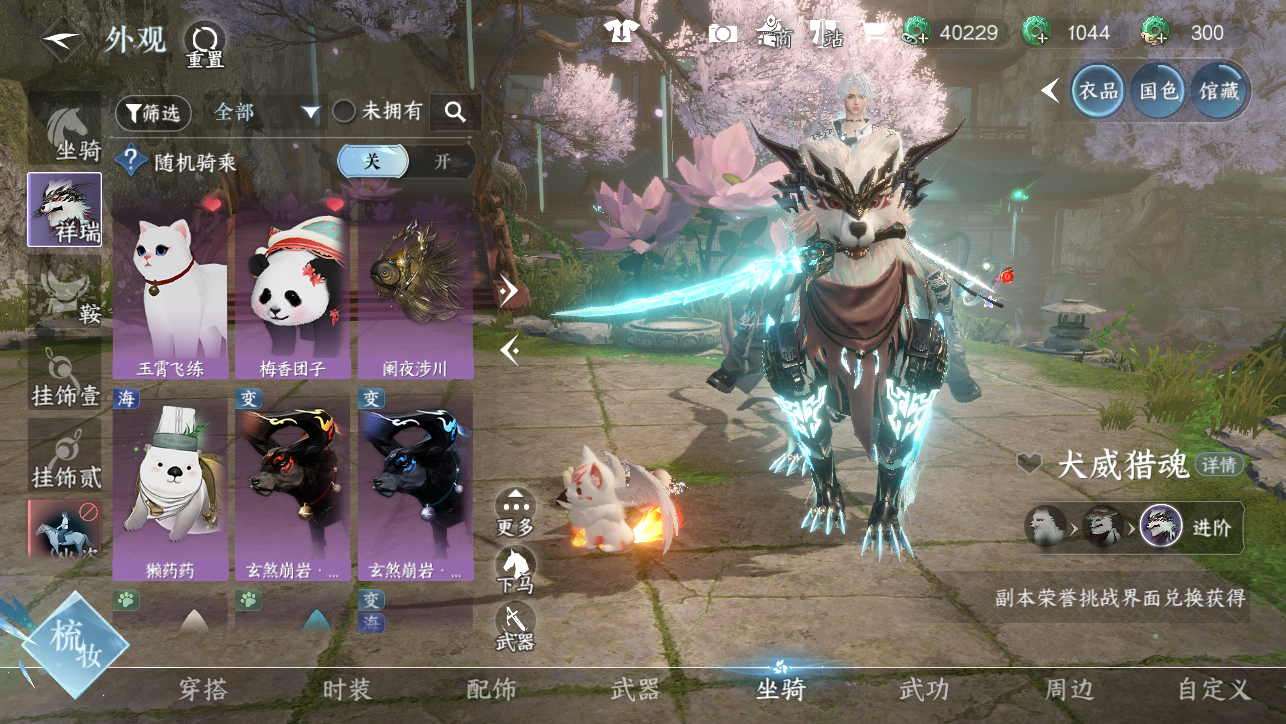Select the 玉霄飞练 white cat mount

point(170,290)
